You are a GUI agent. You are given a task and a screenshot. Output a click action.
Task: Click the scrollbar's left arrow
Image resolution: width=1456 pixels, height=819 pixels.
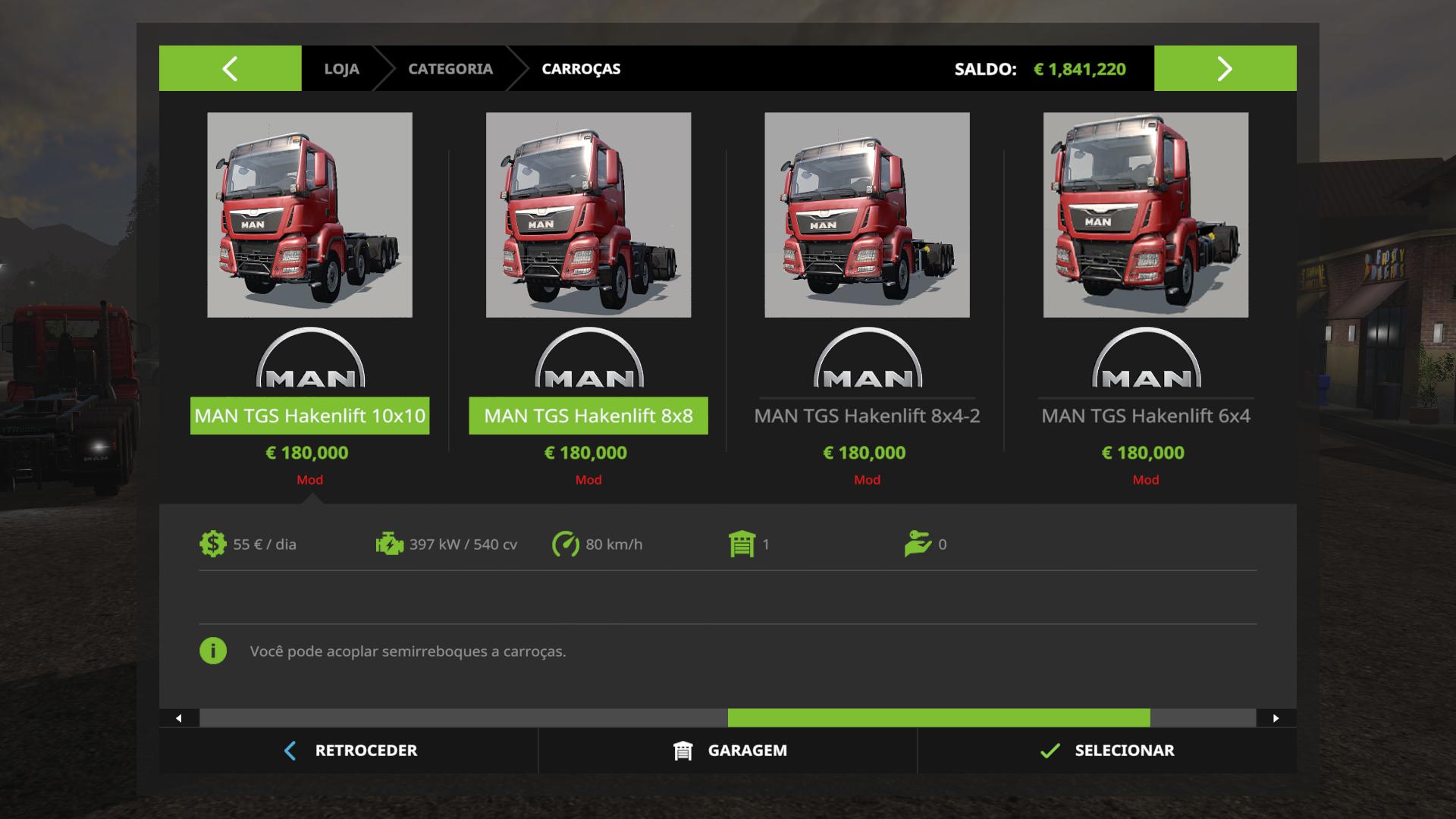pyautogui.click(x=179, y=718)
